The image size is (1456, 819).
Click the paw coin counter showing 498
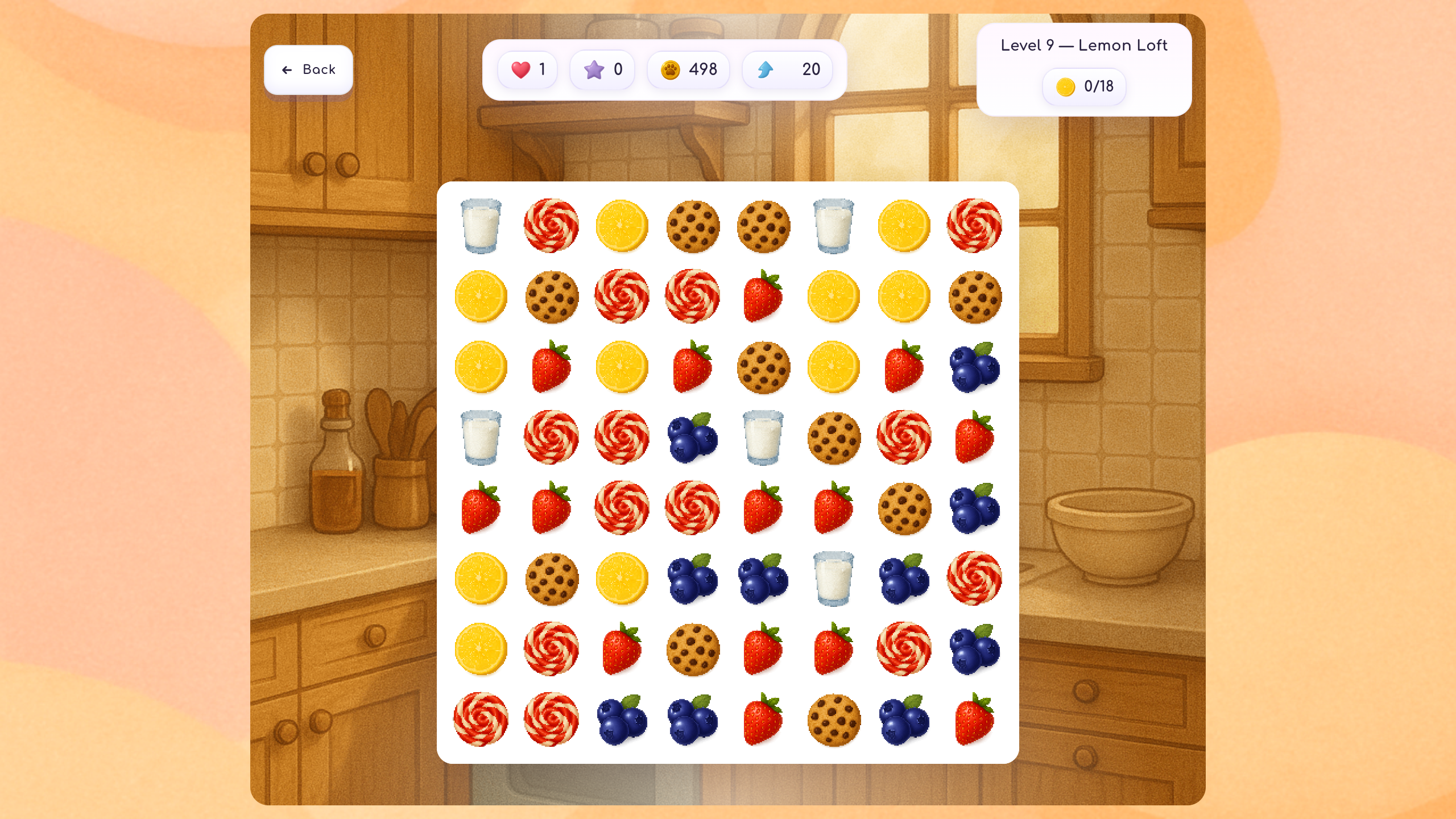coord(688,69)
